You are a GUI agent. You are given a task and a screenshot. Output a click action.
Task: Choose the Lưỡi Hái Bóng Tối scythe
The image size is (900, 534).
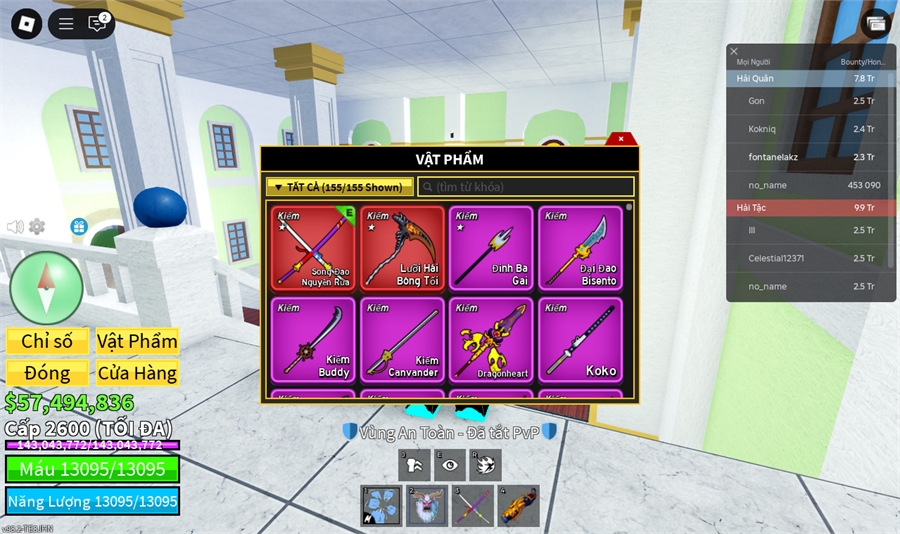click(x=402, y=248)
